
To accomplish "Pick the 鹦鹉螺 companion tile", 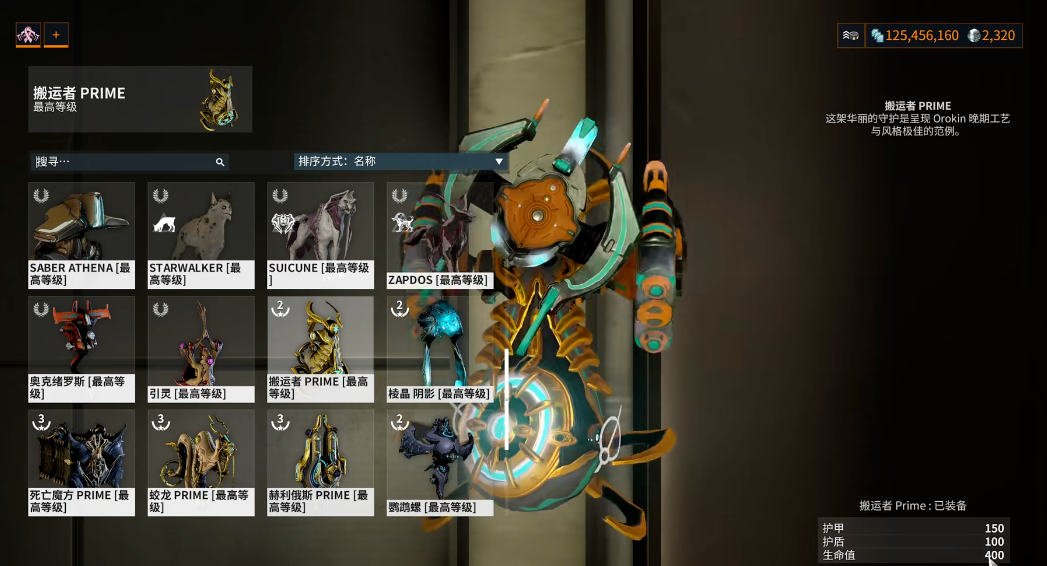I will 440,463.
